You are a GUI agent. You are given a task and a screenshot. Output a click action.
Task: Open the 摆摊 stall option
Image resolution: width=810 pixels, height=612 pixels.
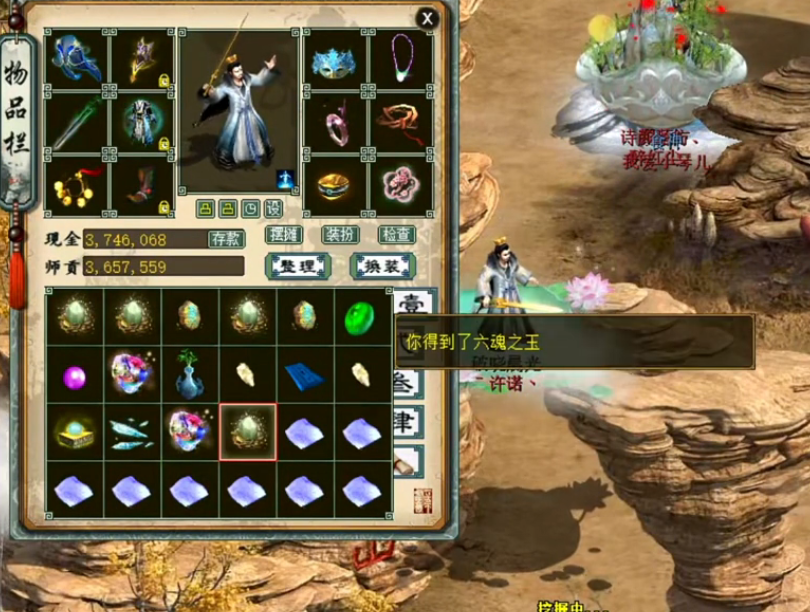[x=284, y=235]
